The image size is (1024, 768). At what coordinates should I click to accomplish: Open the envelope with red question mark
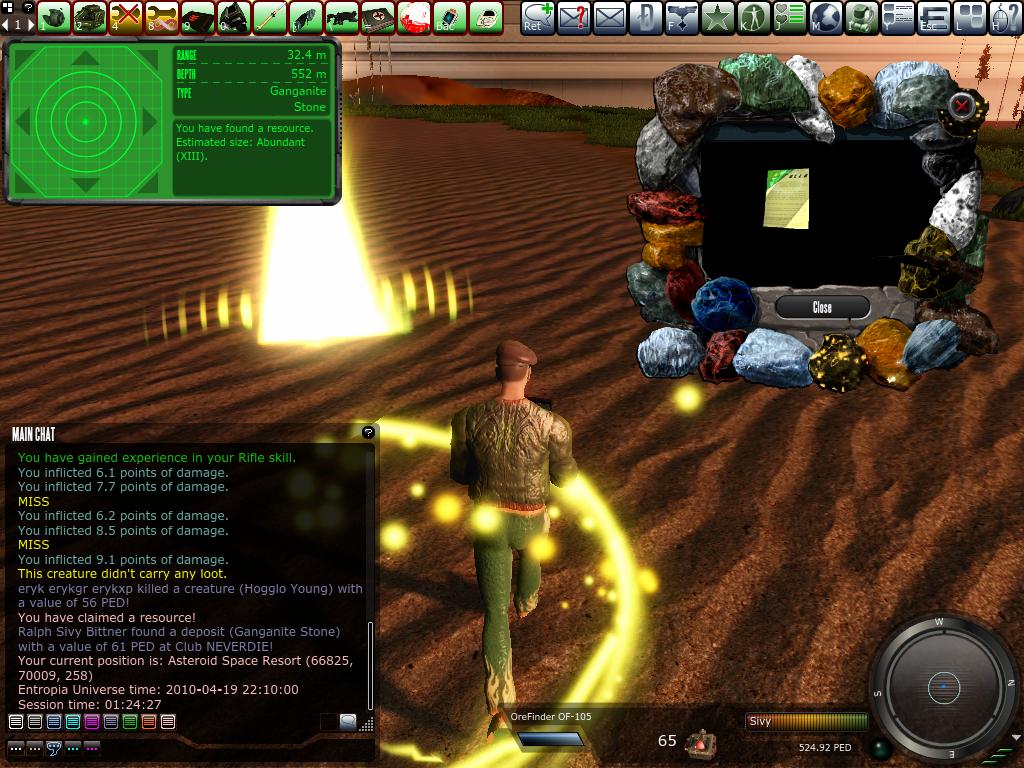574,17
